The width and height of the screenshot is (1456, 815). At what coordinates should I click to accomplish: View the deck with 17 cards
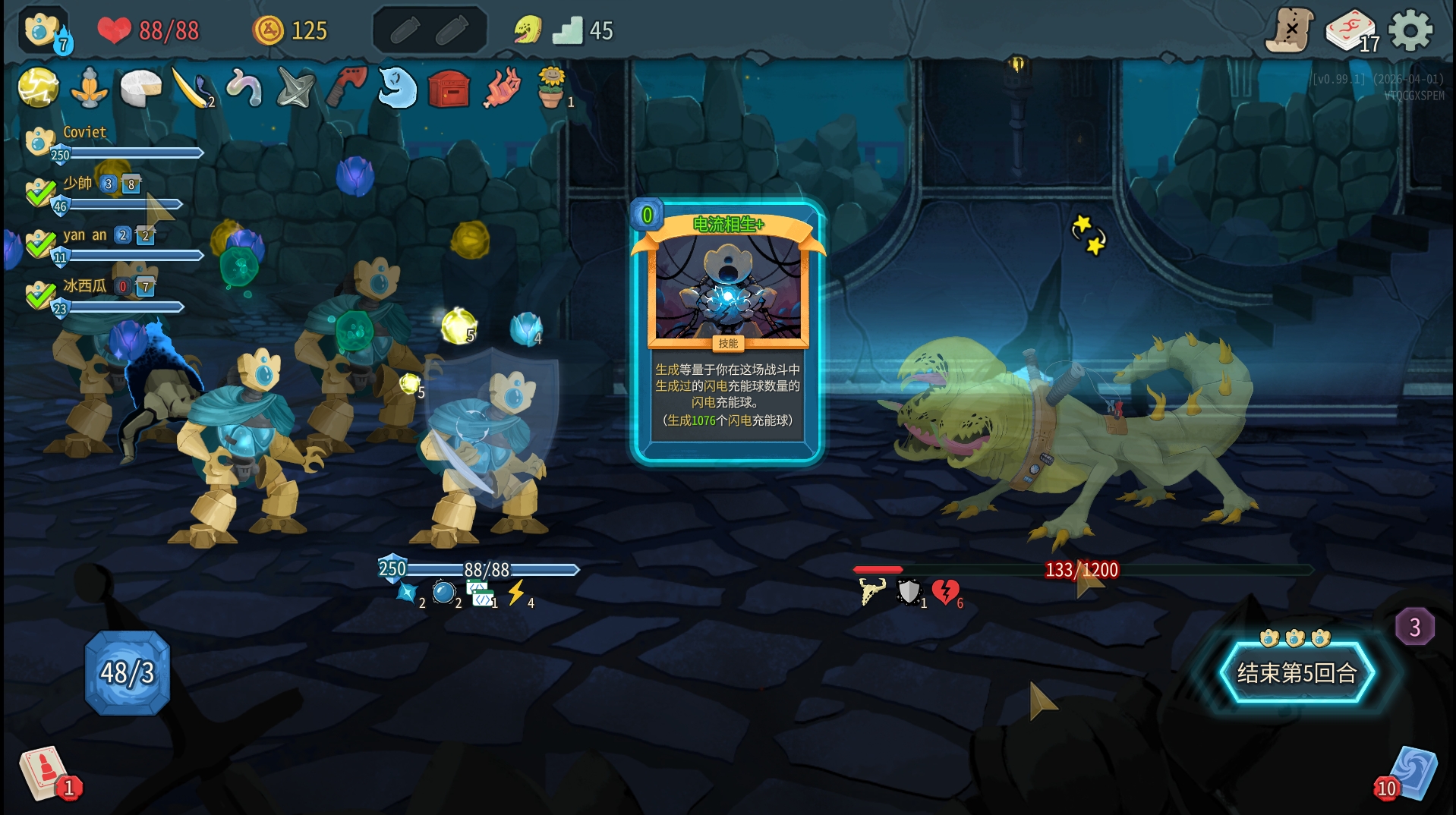tap(1350, 32)
